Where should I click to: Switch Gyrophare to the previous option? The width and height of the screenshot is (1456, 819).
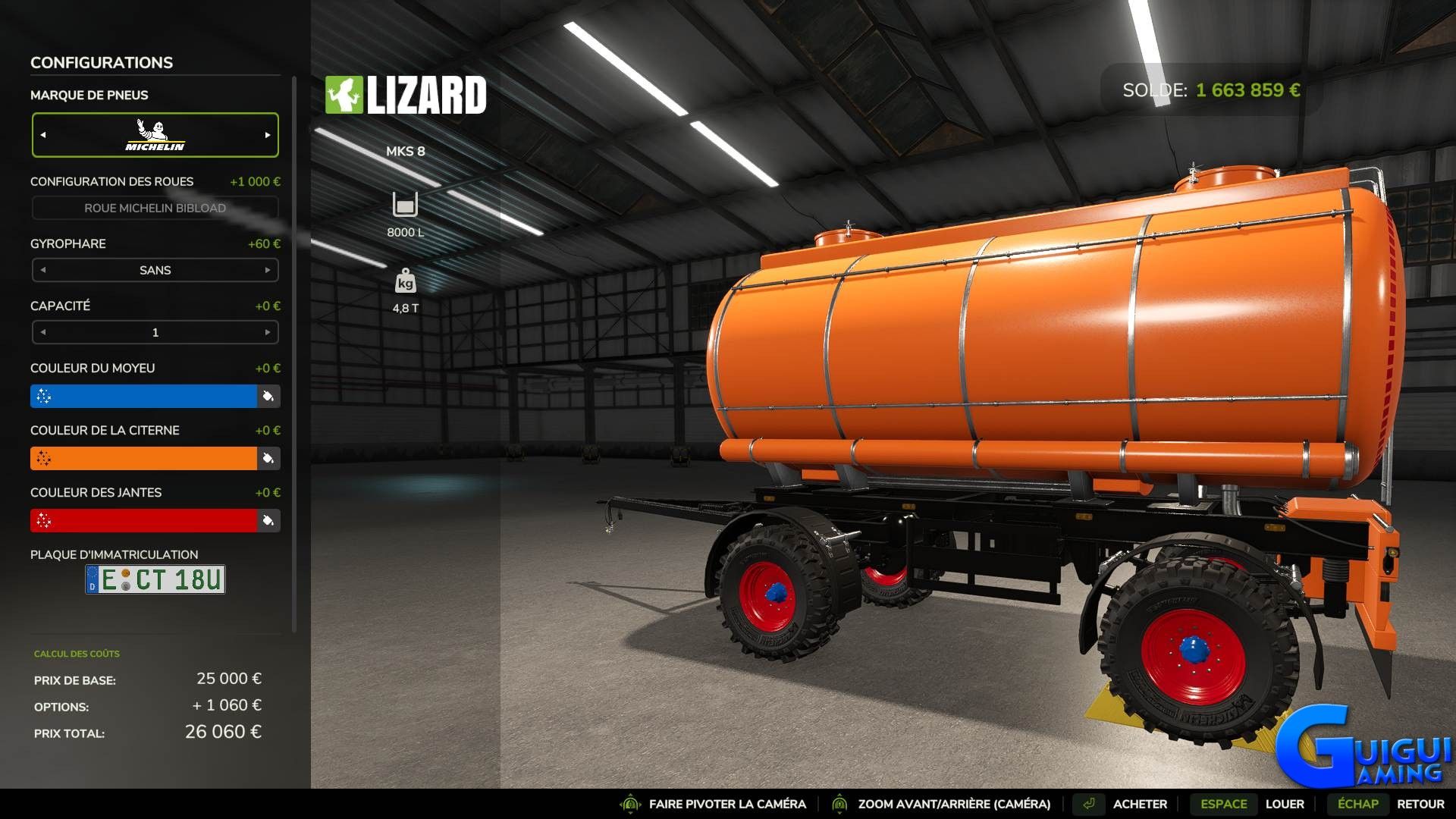coord(43,270)
